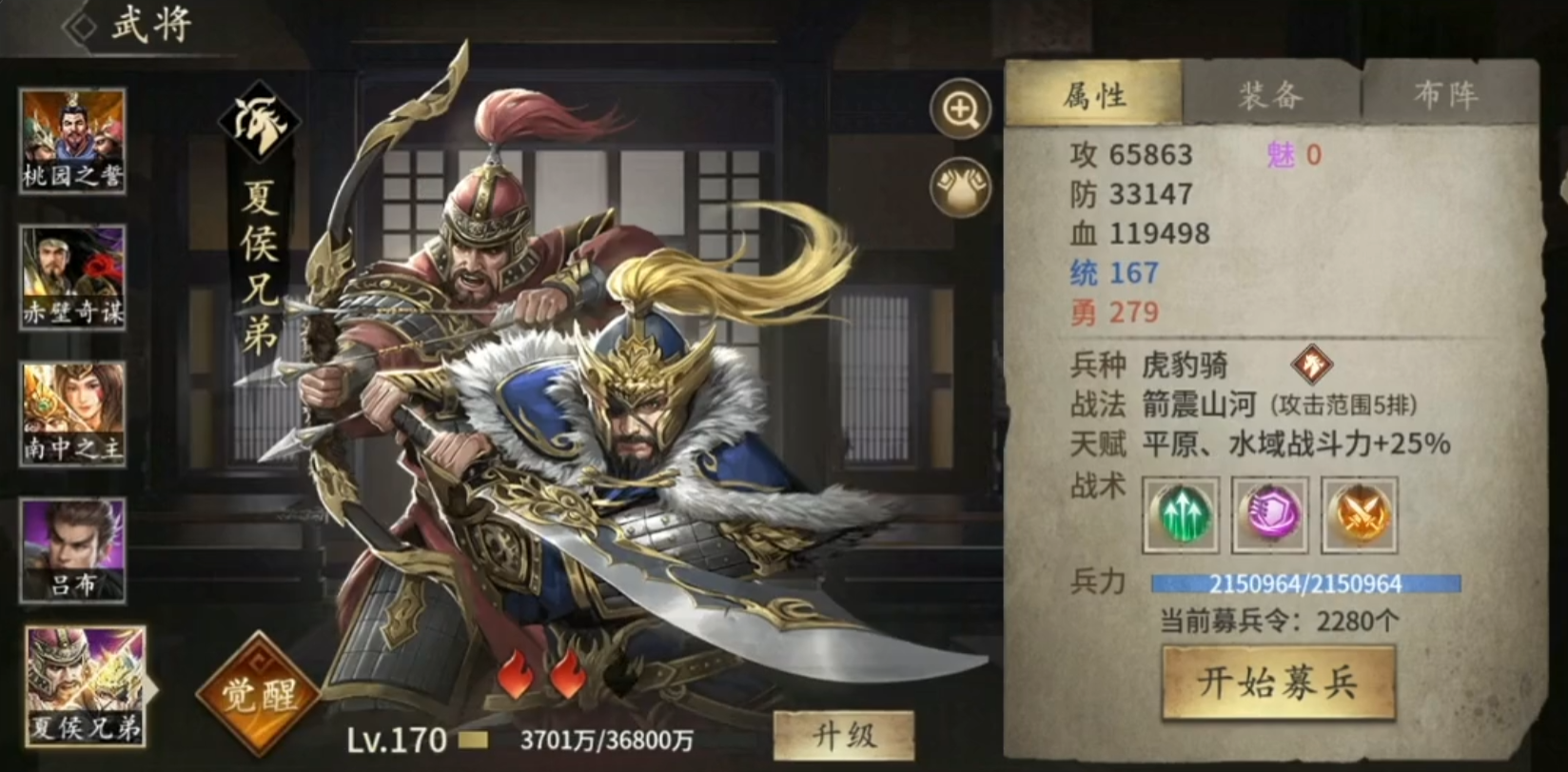Image resolution: width=1568 pixels, height=772 pixels.
Task: Open the purple shield tactic
Action: tap(1269, 517)
